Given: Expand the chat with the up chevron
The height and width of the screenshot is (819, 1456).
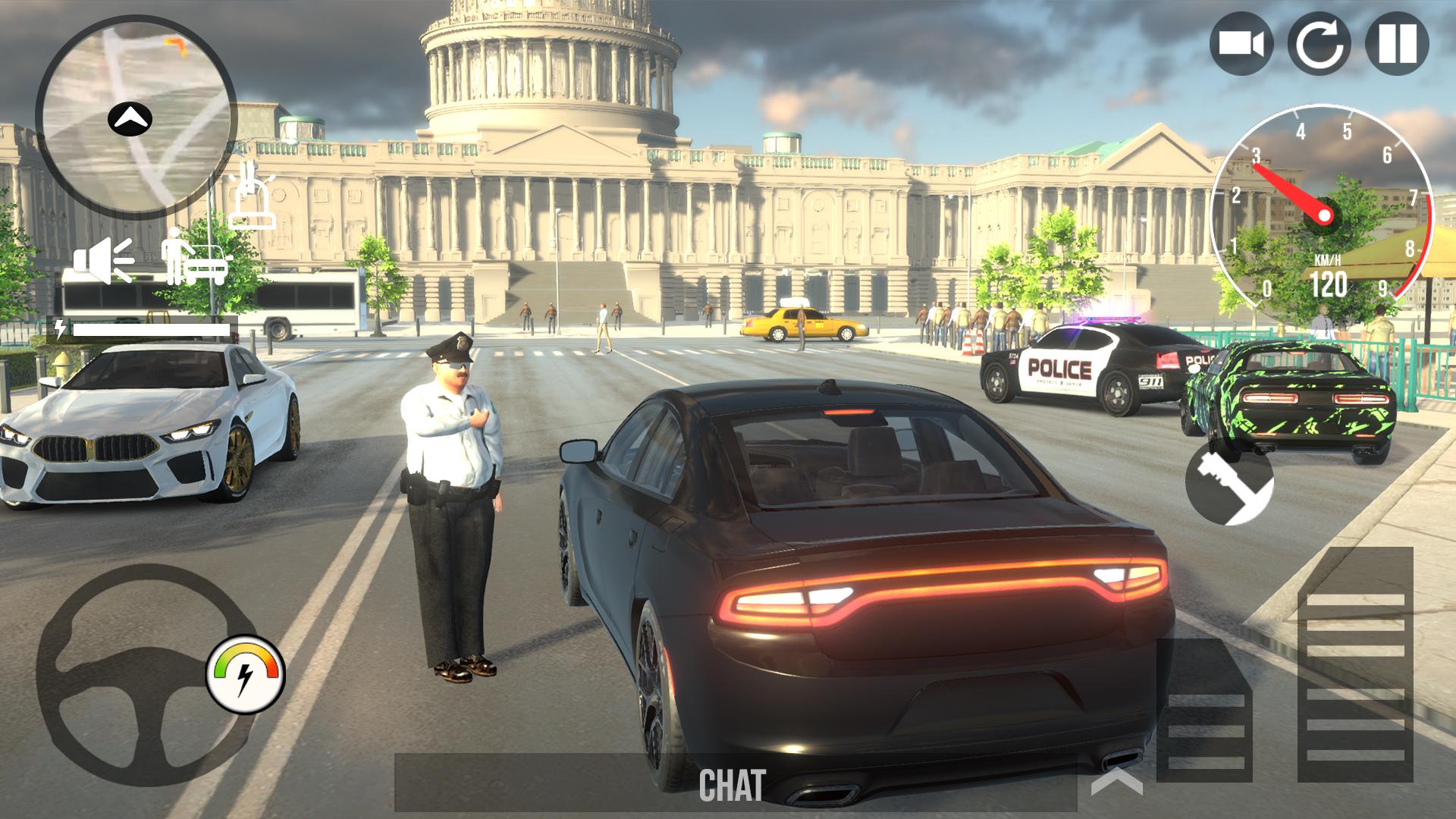Looking at the screenshot, I should pos(1116,783).
